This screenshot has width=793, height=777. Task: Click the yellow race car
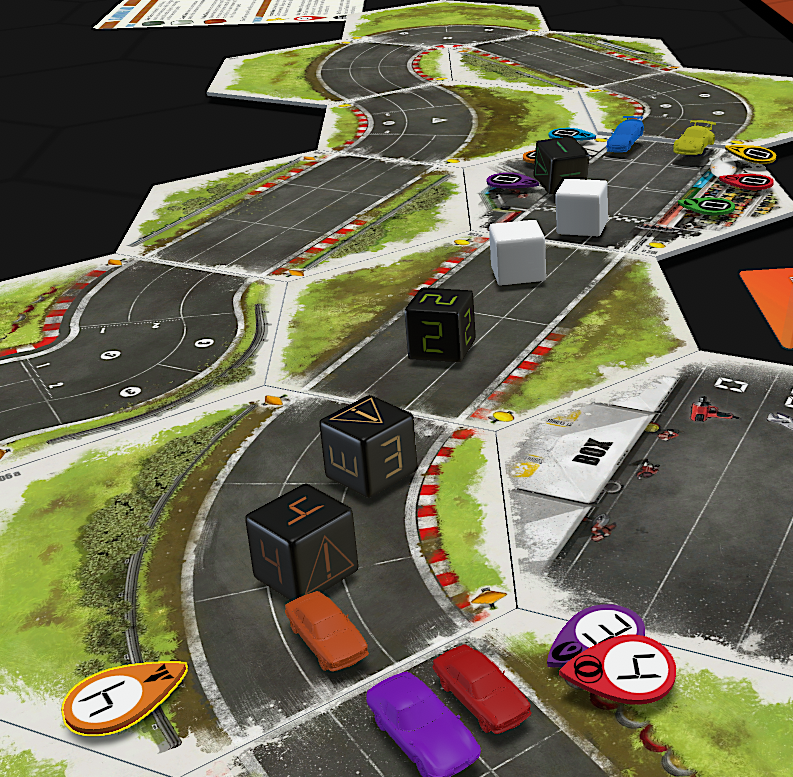click(694, 138)
